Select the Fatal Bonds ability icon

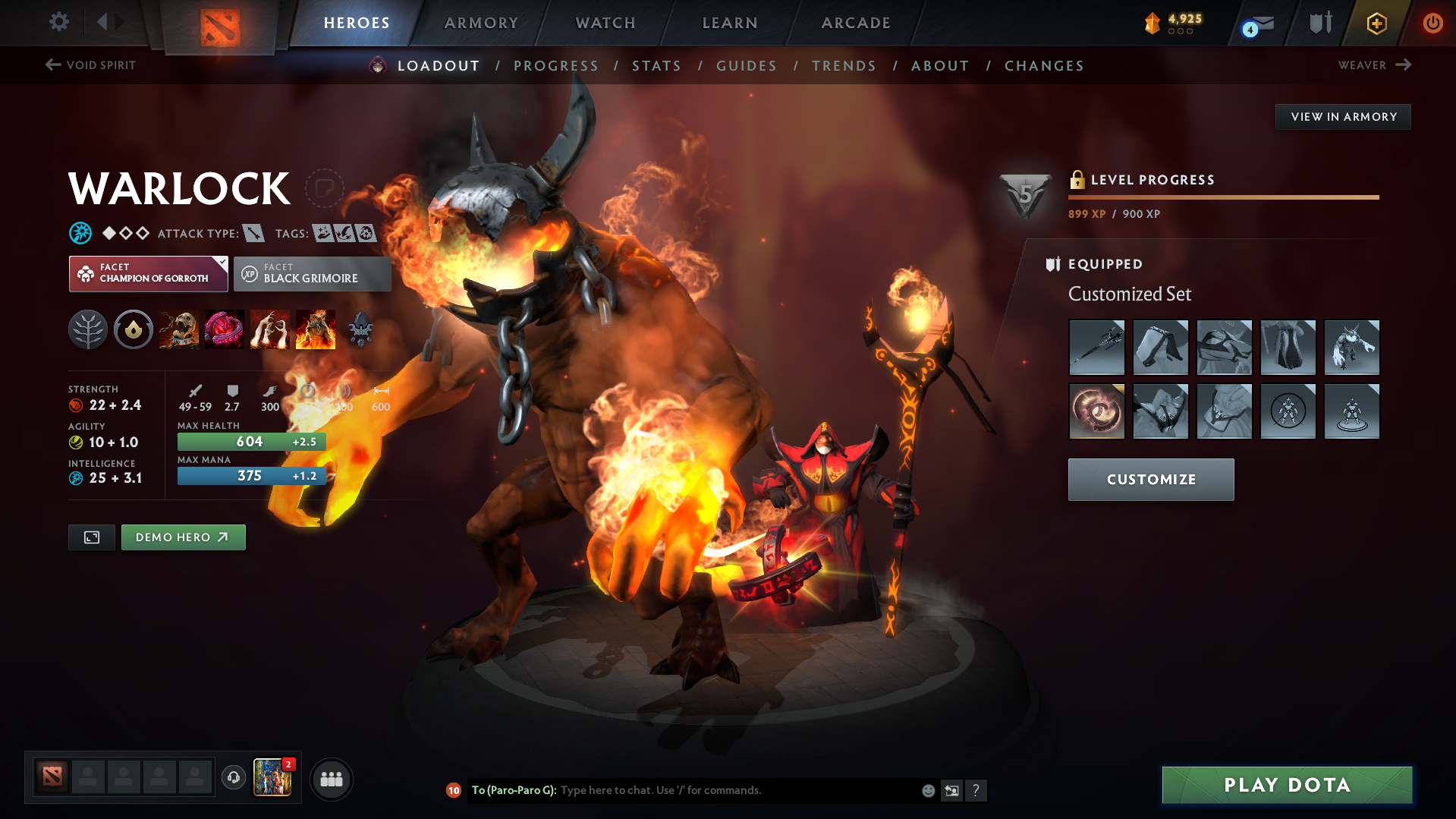pyautogui.click(x=178, y=329)
